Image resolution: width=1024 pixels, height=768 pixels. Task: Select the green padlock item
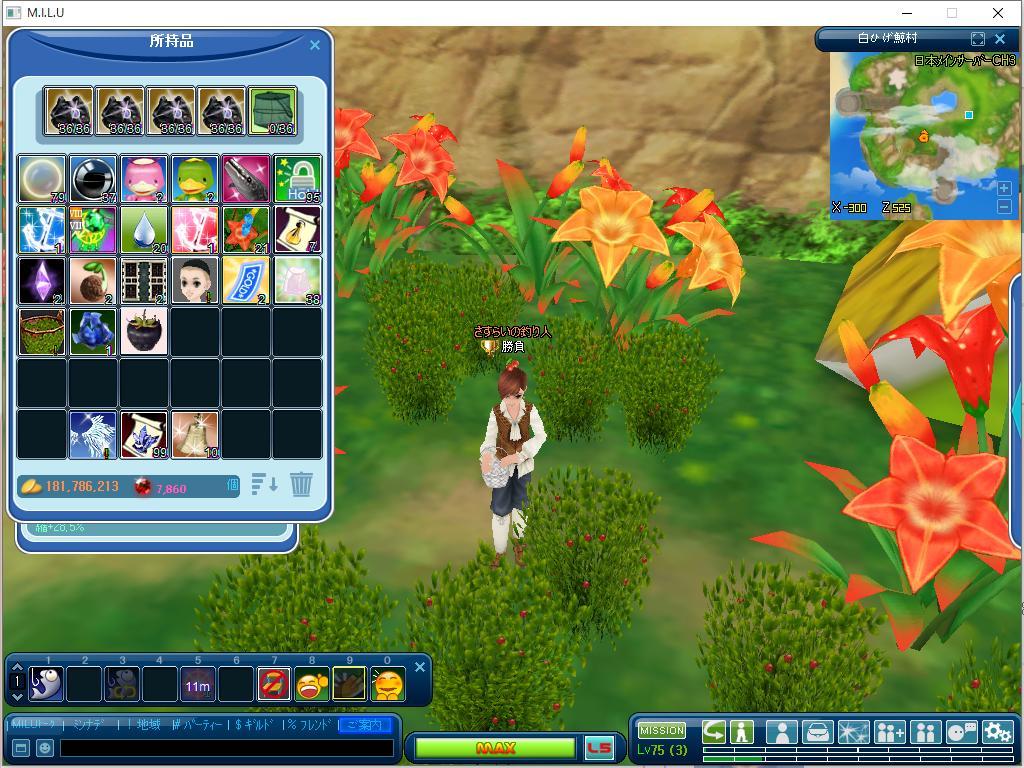tap(297, 179)
